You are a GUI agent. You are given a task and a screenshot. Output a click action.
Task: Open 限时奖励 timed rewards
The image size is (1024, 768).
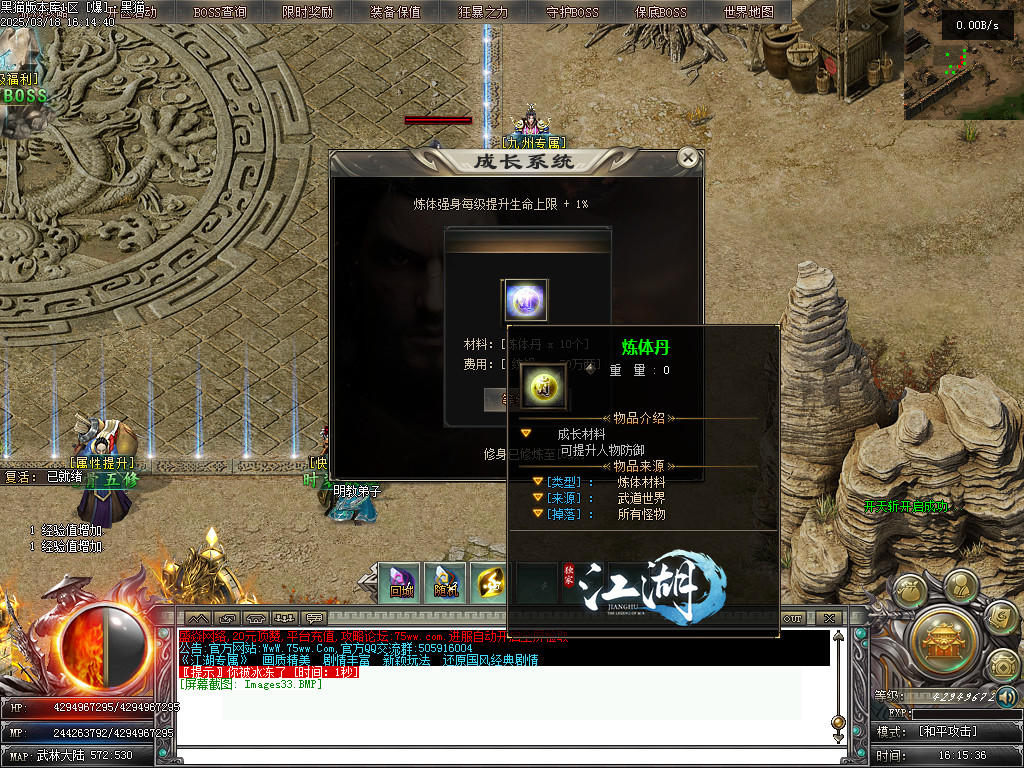click(x=308, y=12)
